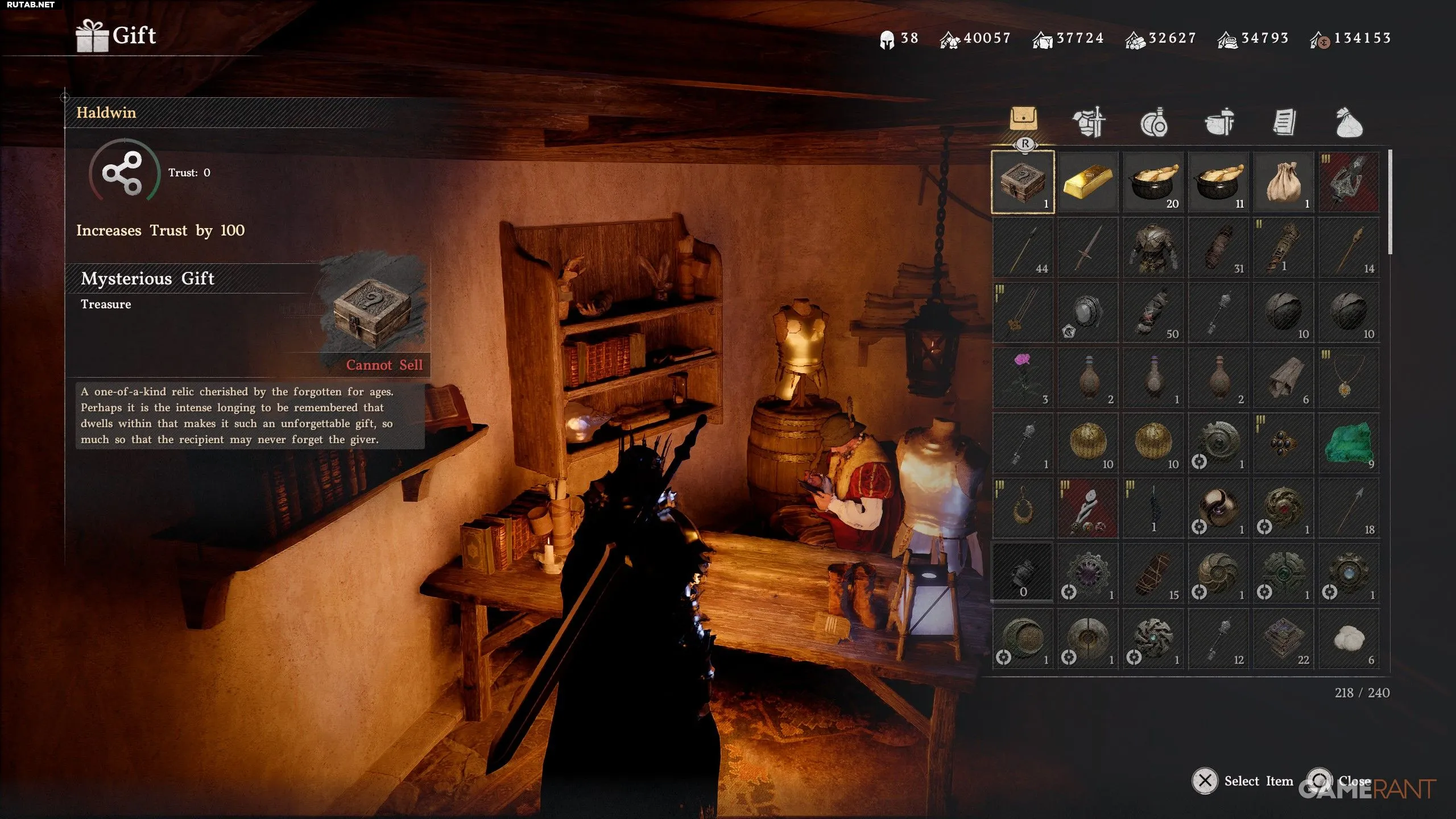
Task: Switch to the all-items satchel tab
Action: [x=1023, y=119]
